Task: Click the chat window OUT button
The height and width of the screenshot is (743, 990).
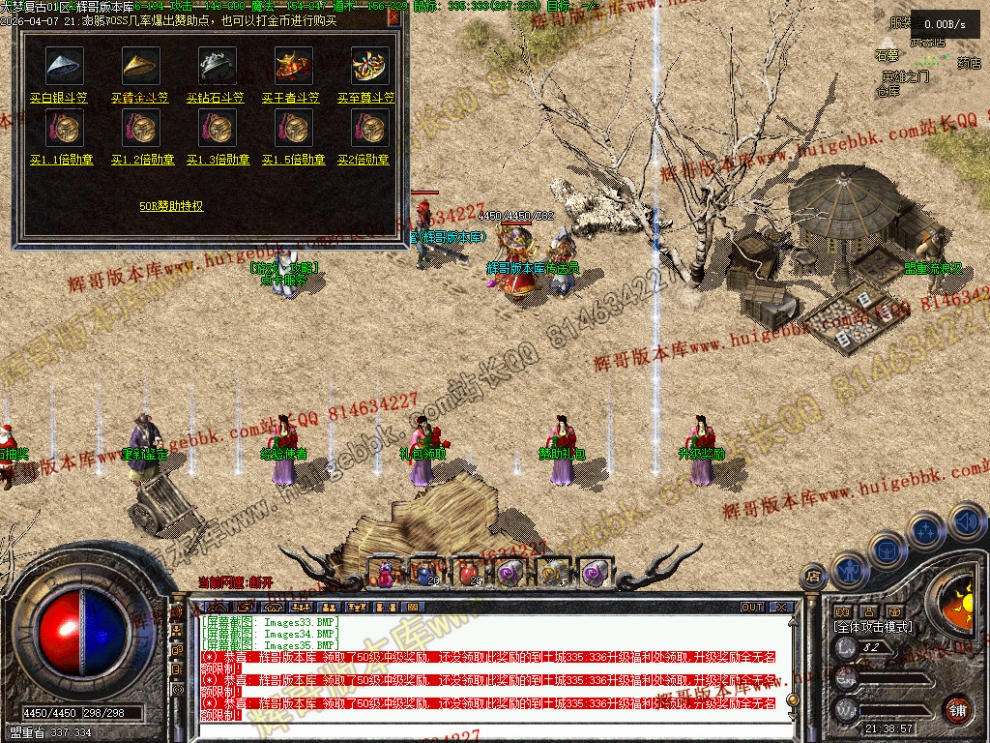Action: 752,607
